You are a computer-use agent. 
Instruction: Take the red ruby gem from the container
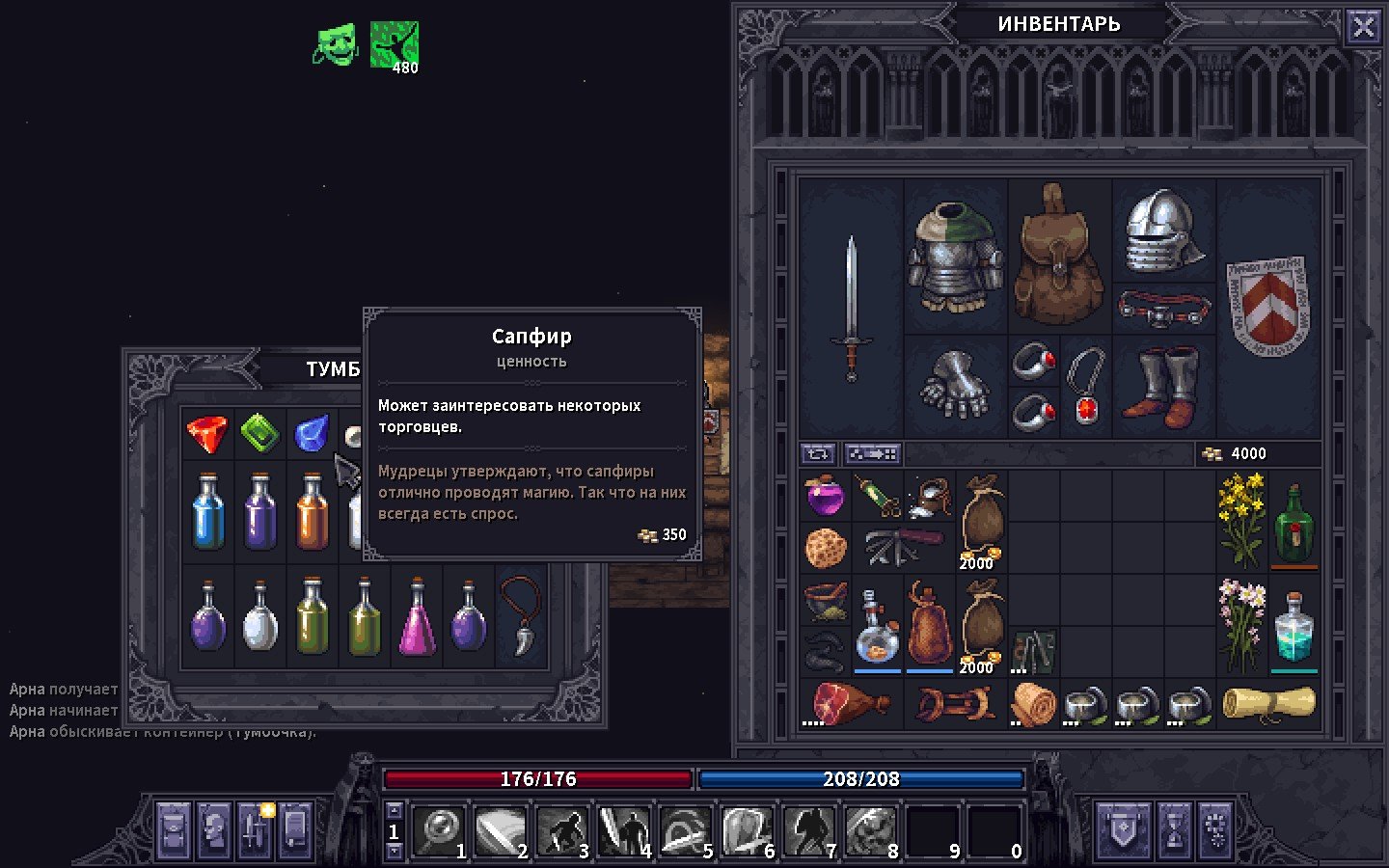207,434
